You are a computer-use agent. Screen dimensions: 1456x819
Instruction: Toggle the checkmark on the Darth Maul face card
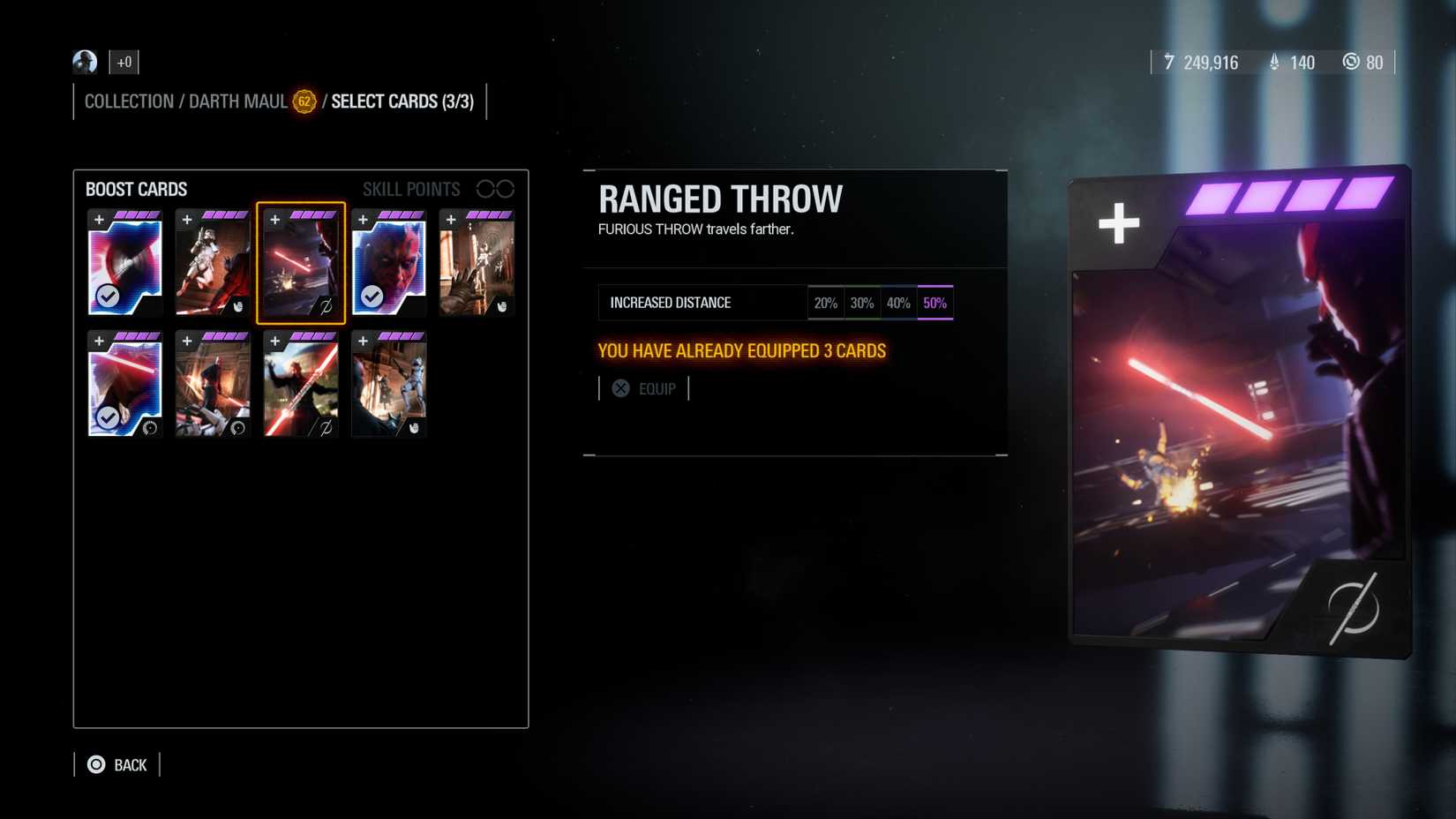pyautogui.click(x=372, y=297)
